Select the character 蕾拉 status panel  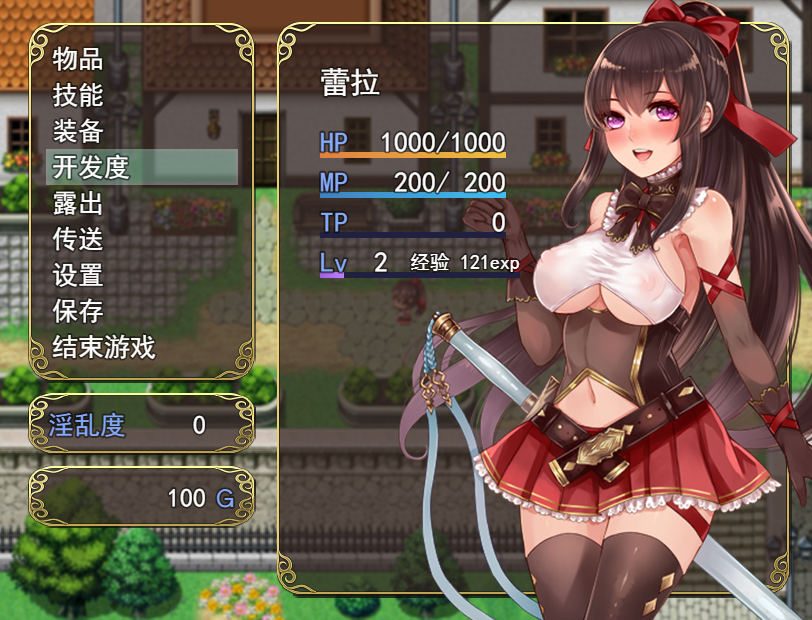pyautogui.click(x=412, y=180)
